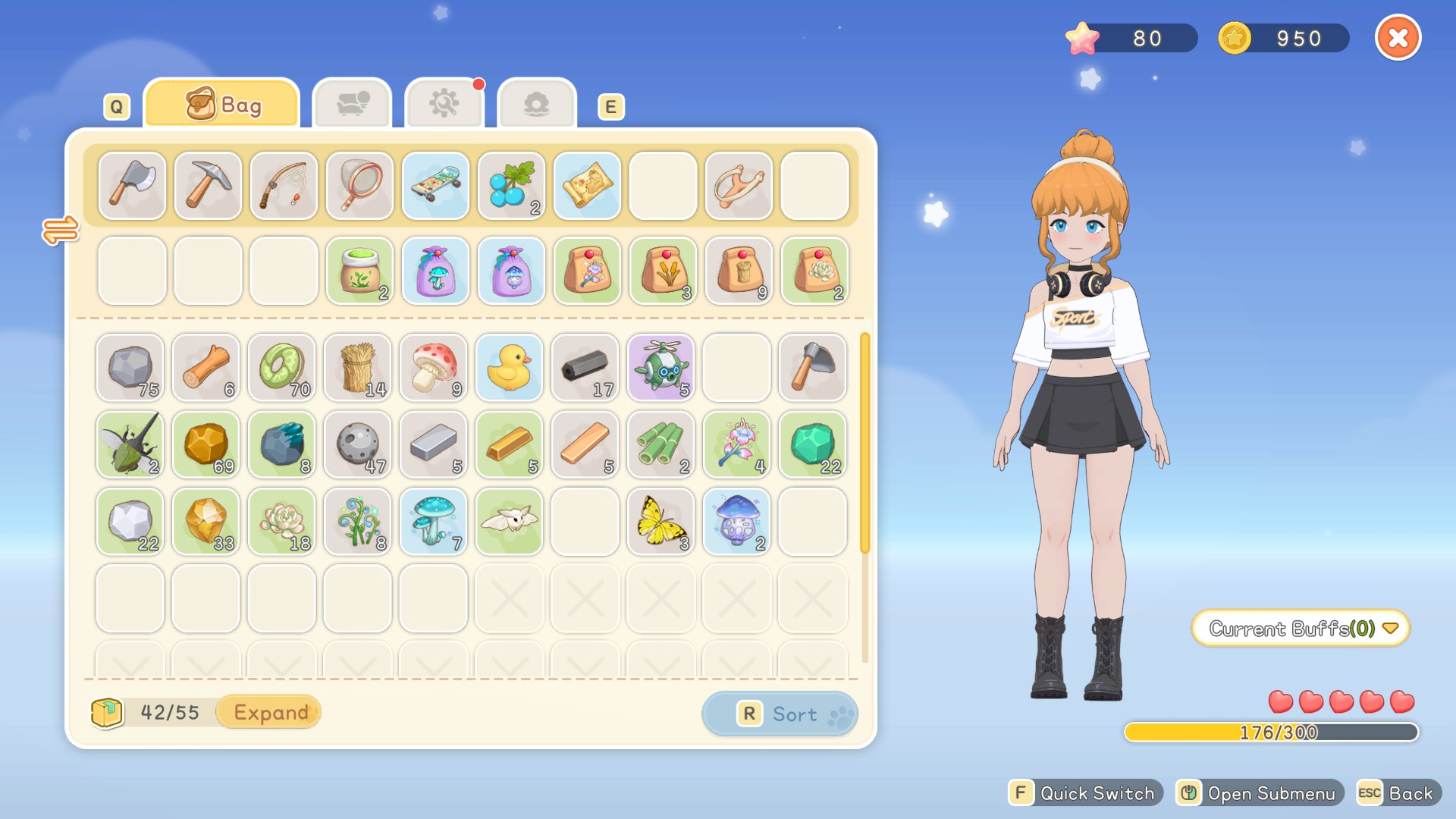
Task: Select the skateboard item
Action: tap(435, 186)
